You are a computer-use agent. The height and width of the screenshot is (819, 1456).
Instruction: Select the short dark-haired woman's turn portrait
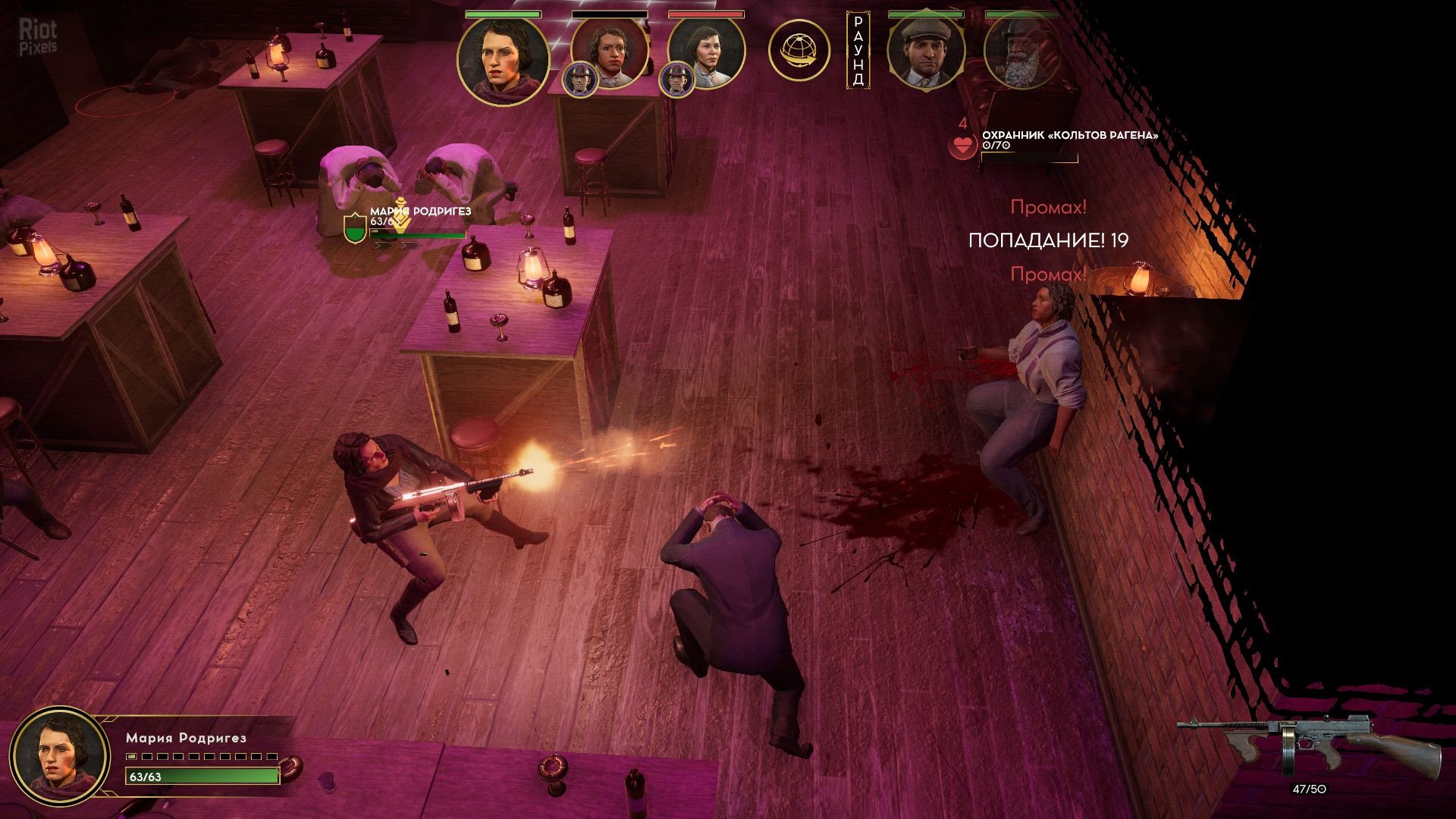(x=708, y=52)
